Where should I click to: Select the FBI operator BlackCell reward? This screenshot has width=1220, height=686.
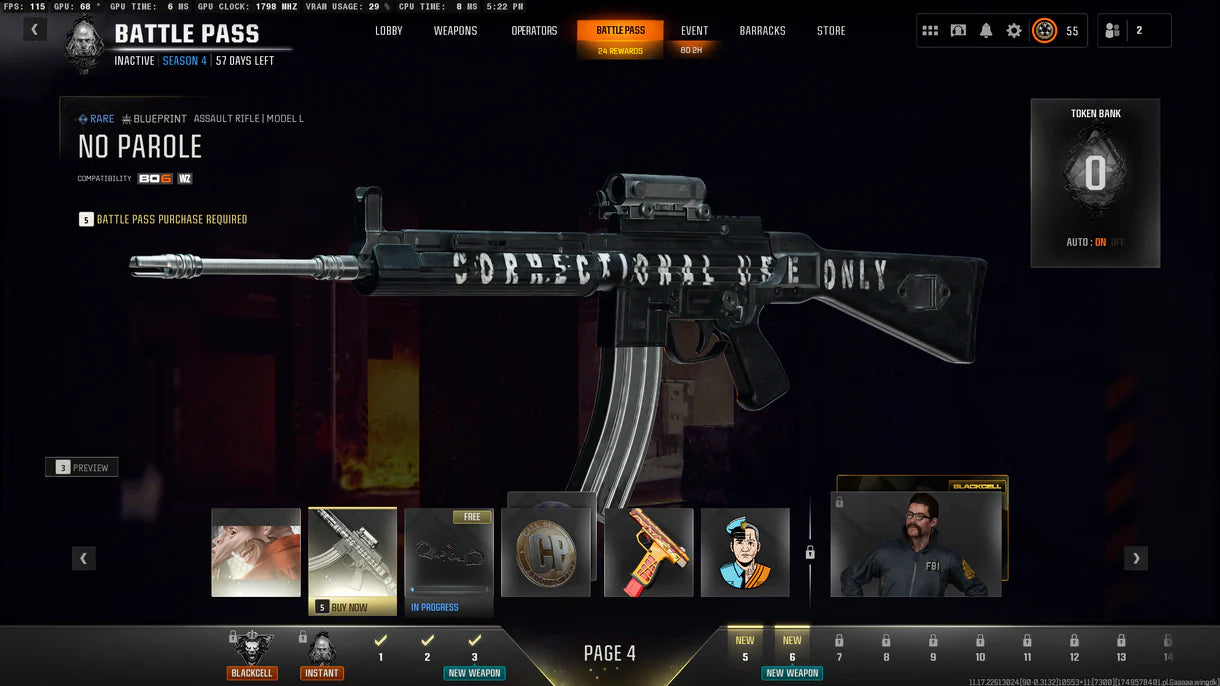pyautogui.click(x=916, y=543)
